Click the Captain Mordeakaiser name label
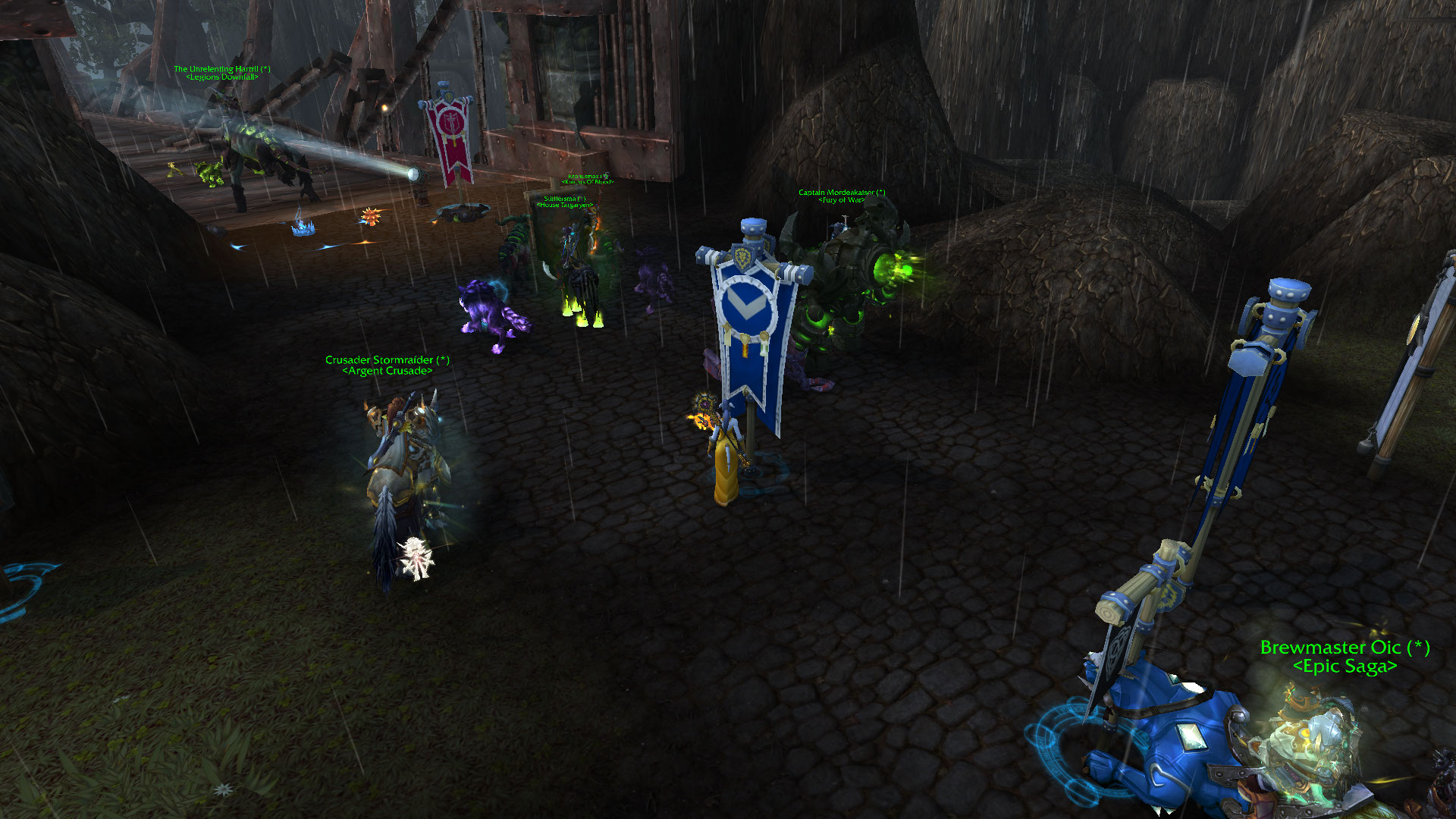This screenshot has height=819, width=1456. tap(842, 193)
